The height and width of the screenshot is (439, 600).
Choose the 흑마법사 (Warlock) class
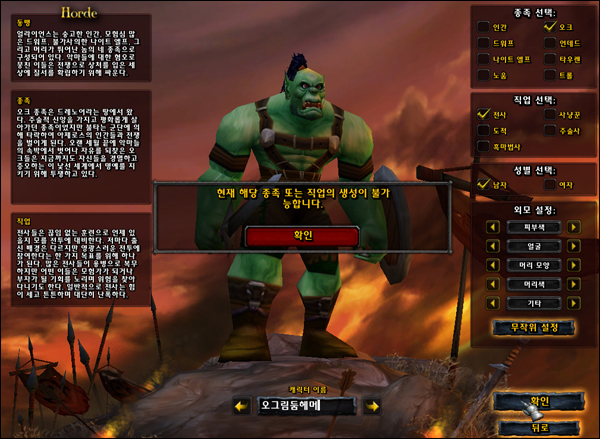pyautogui.click(x=485, y=147)
